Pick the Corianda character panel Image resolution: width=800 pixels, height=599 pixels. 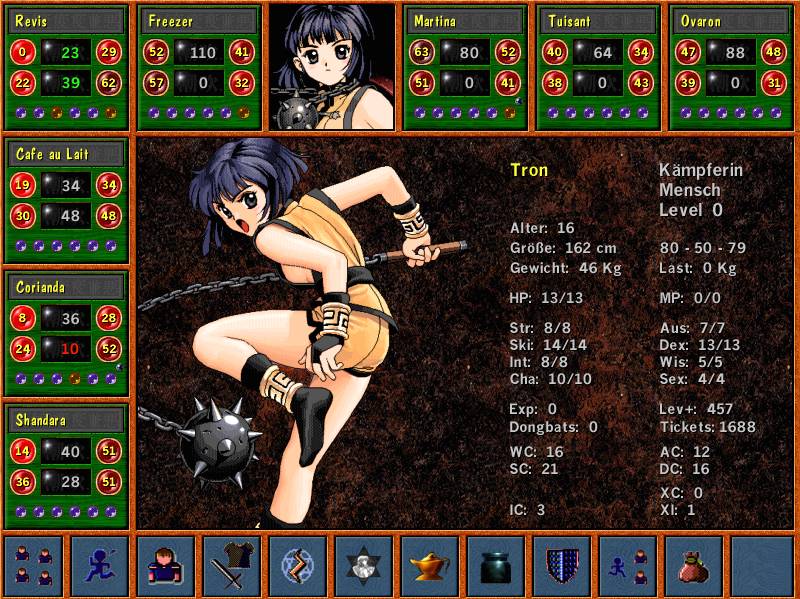(x=66, y=333)
